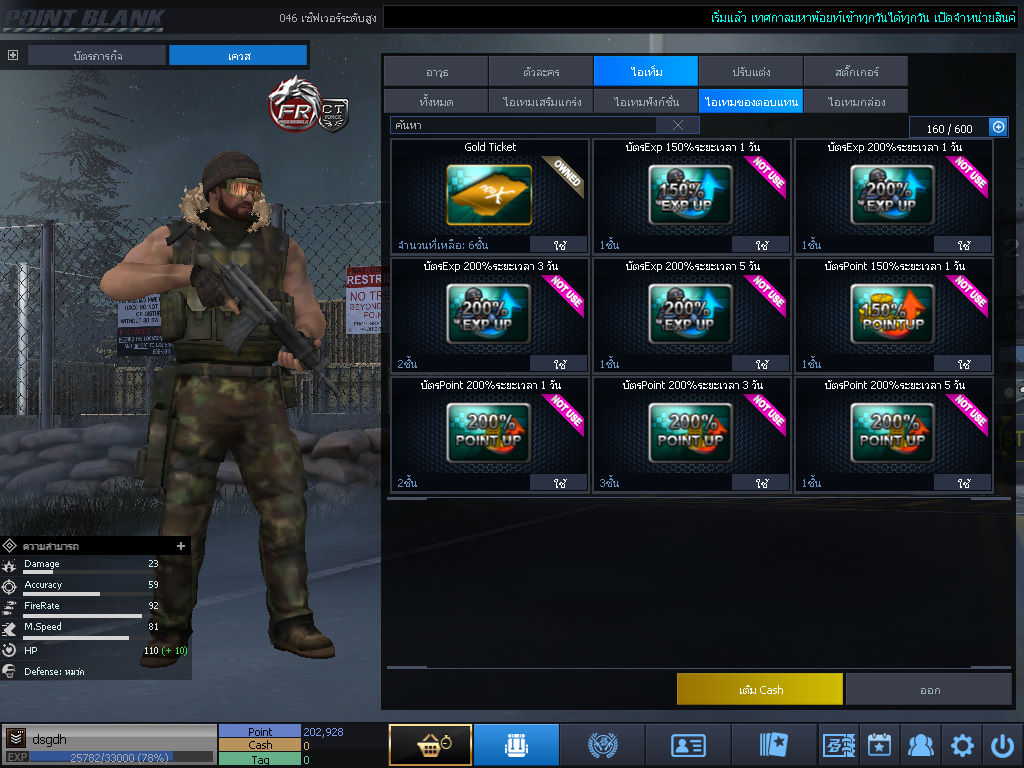Switch to the เควส quest tab
Image resolution: width=1024 pixels, height=768 pixels.
(238, 55)
